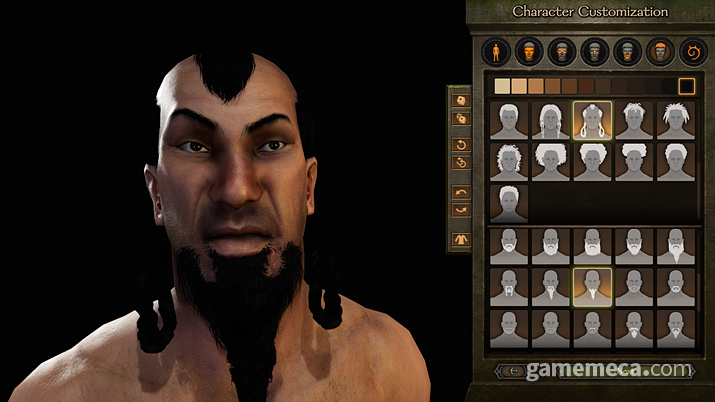Switch to the orange face tab
Image resolution: width=715 pixels, height=402 pixels.
(529, 50)
